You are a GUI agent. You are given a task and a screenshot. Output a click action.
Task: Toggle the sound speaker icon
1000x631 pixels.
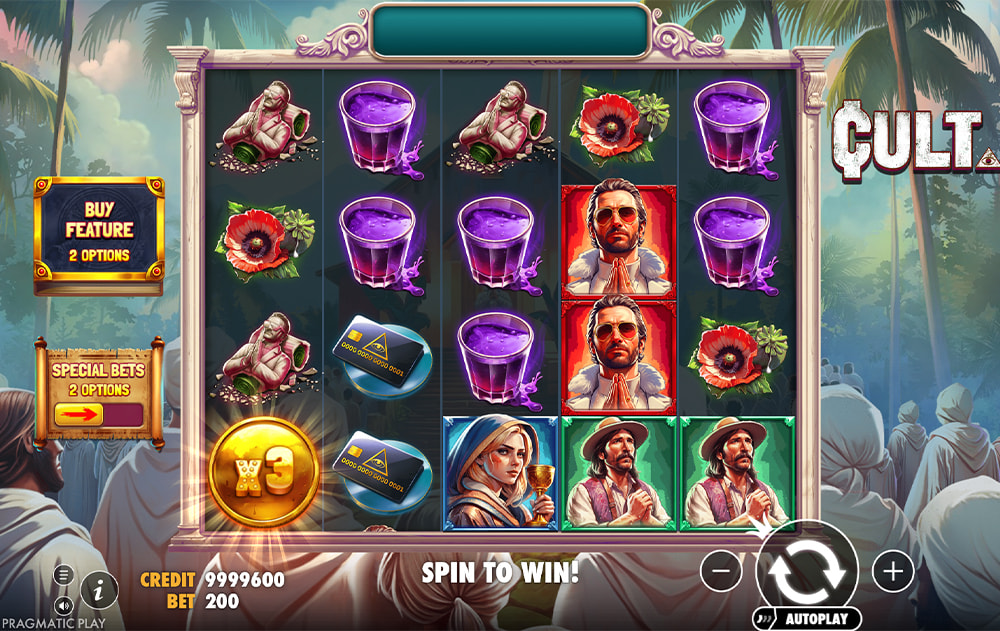pos(64,605)
